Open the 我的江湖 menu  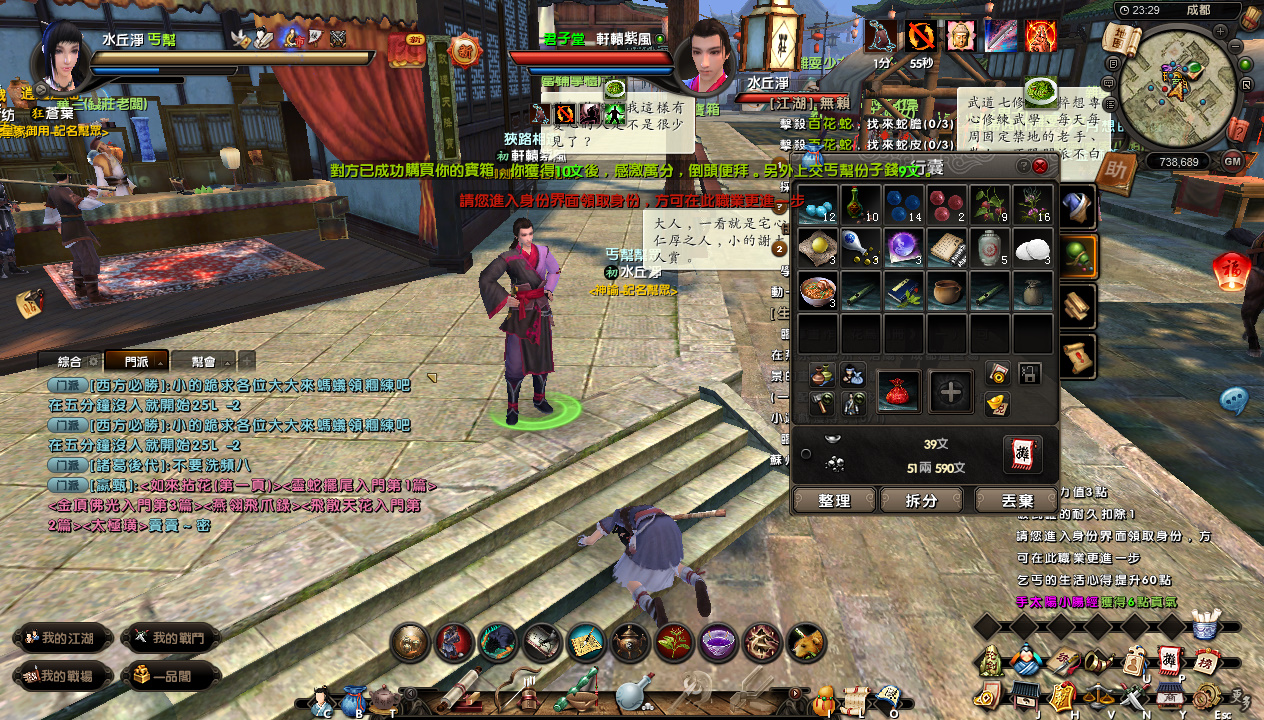[x=61, y=638]
